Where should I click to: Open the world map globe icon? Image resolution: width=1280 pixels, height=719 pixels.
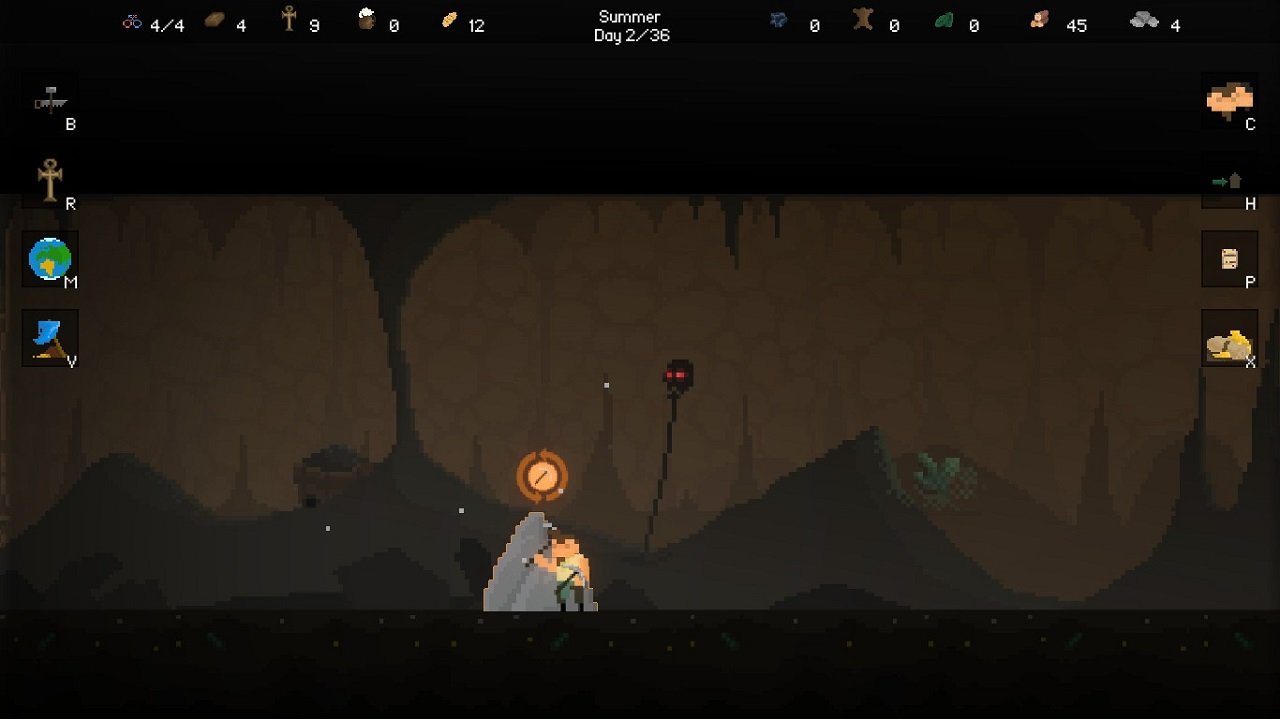tap(50, 259)
